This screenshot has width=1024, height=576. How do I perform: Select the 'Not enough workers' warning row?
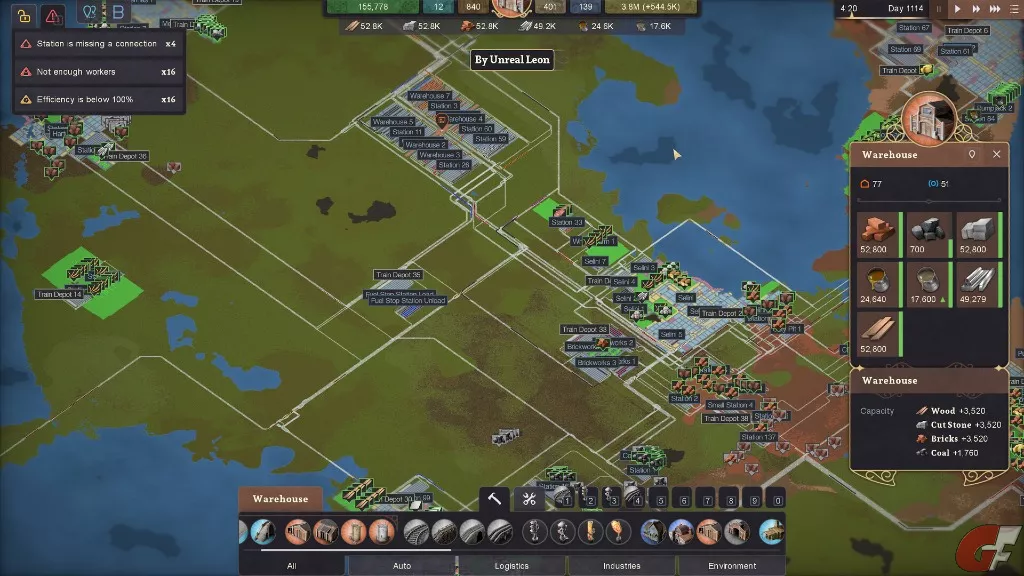90,72
